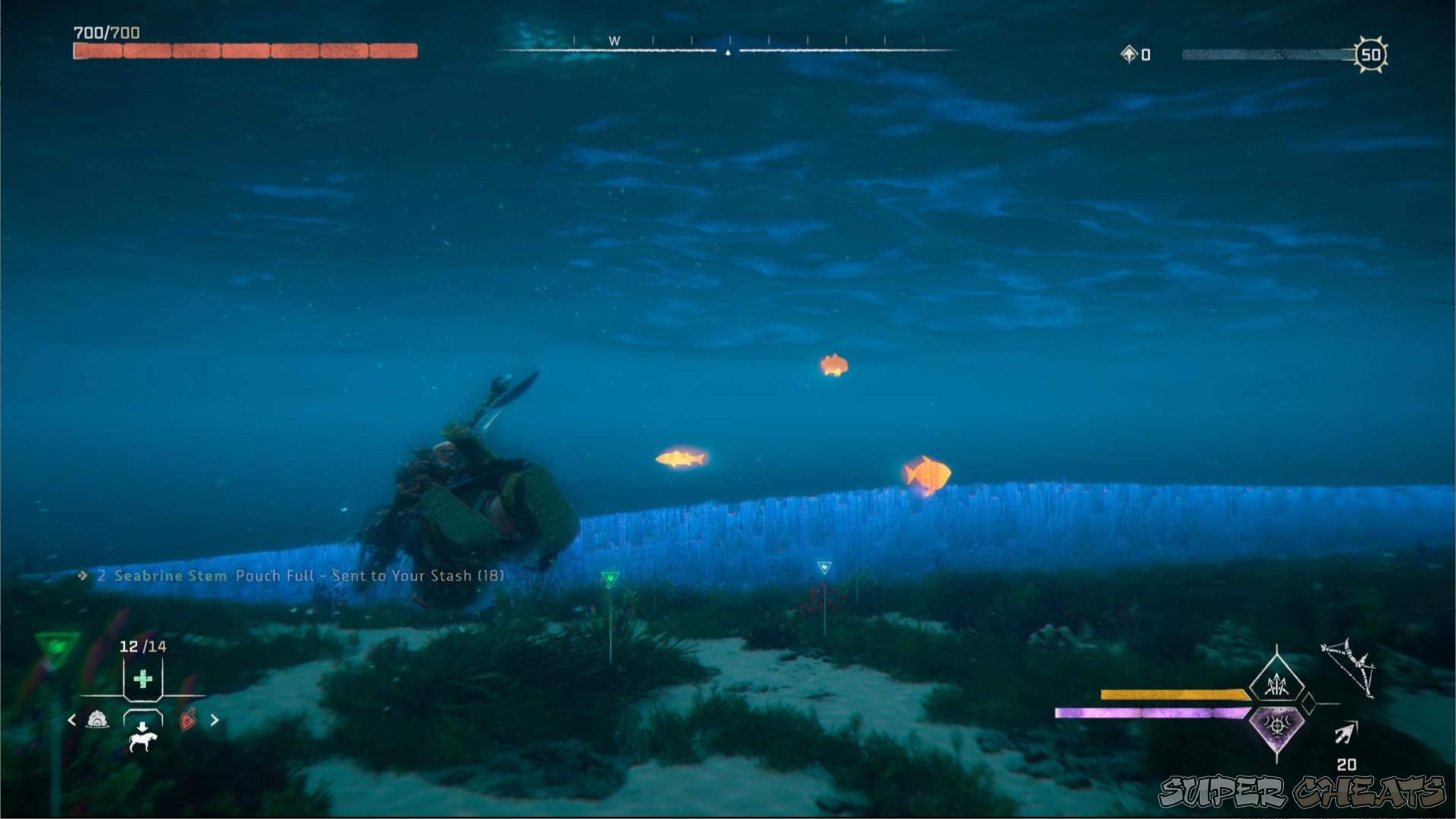This screenshot has width=1456, height=819.
Task: Click the mount (horse) icon in the item wheel
Action: click(x=143, y=743)
